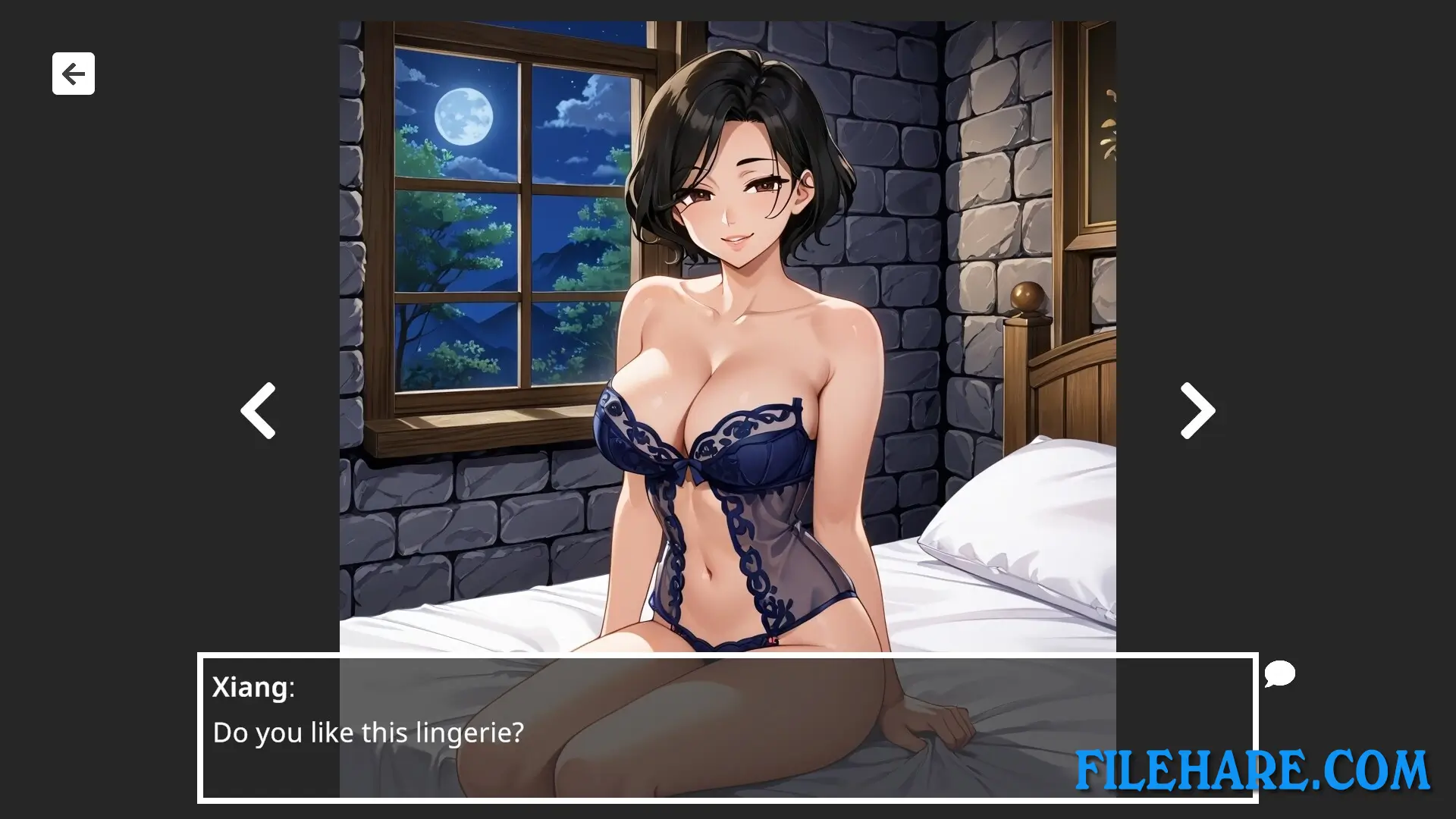
Task: Toggle dialogue visibility with the speech bubble
Action: (1279, 673)
